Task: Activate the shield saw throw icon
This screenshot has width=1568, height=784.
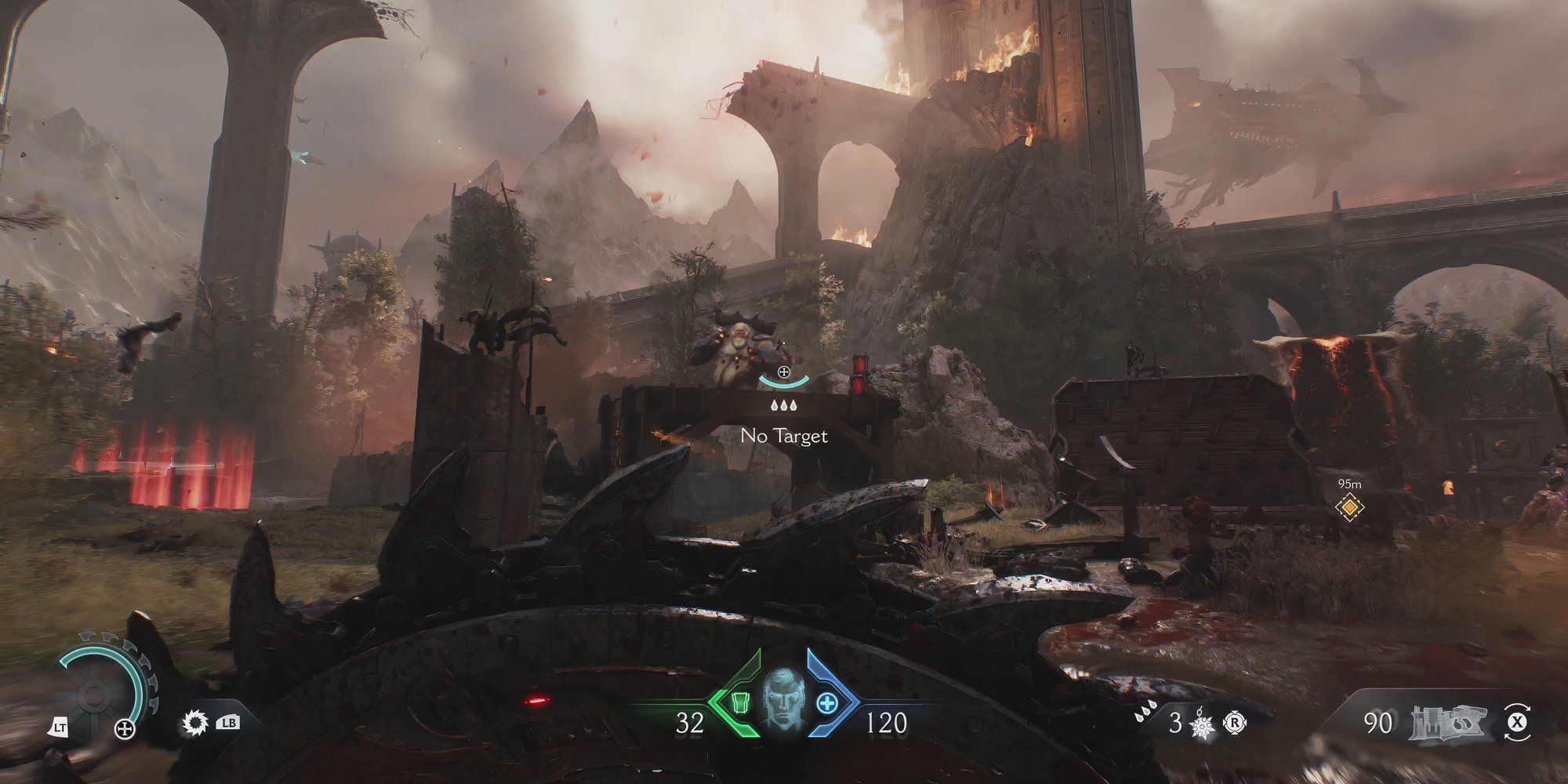Action: [192, 723]
